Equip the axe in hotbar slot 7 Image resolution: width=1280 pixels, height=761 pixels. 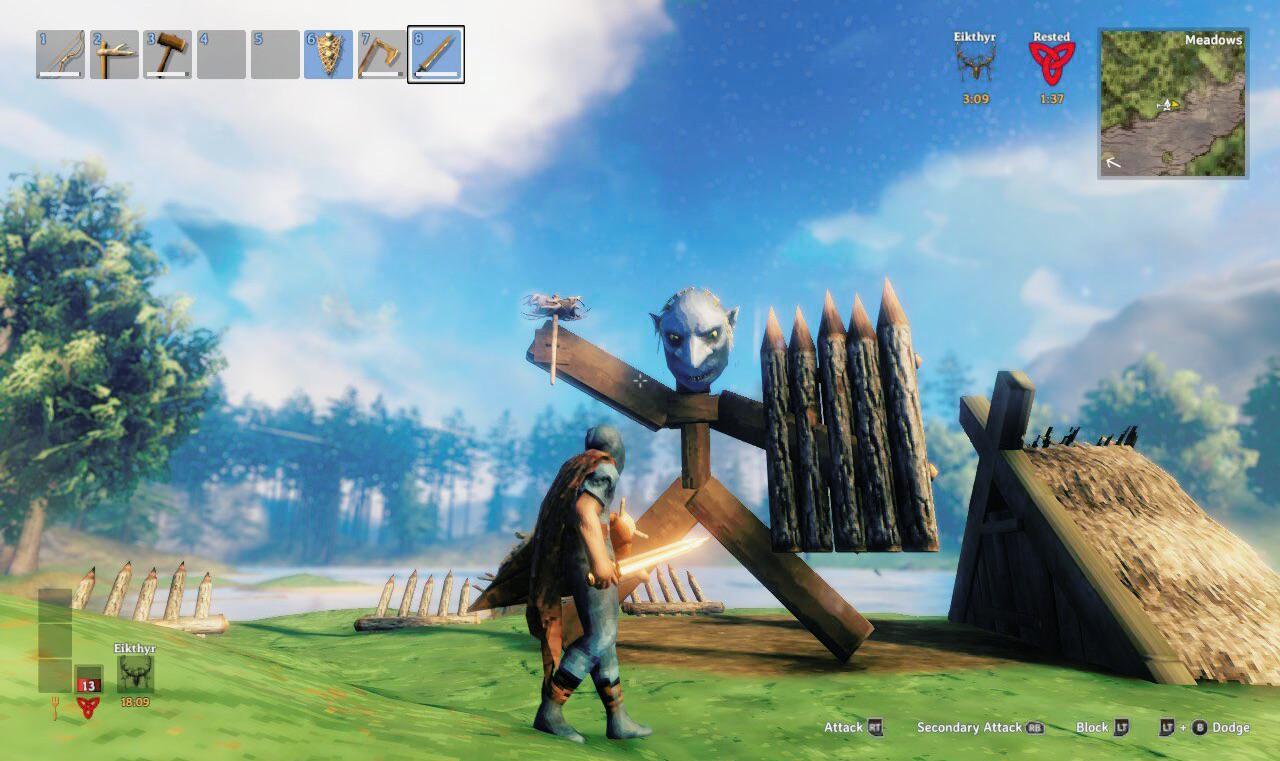pos(382,54)
